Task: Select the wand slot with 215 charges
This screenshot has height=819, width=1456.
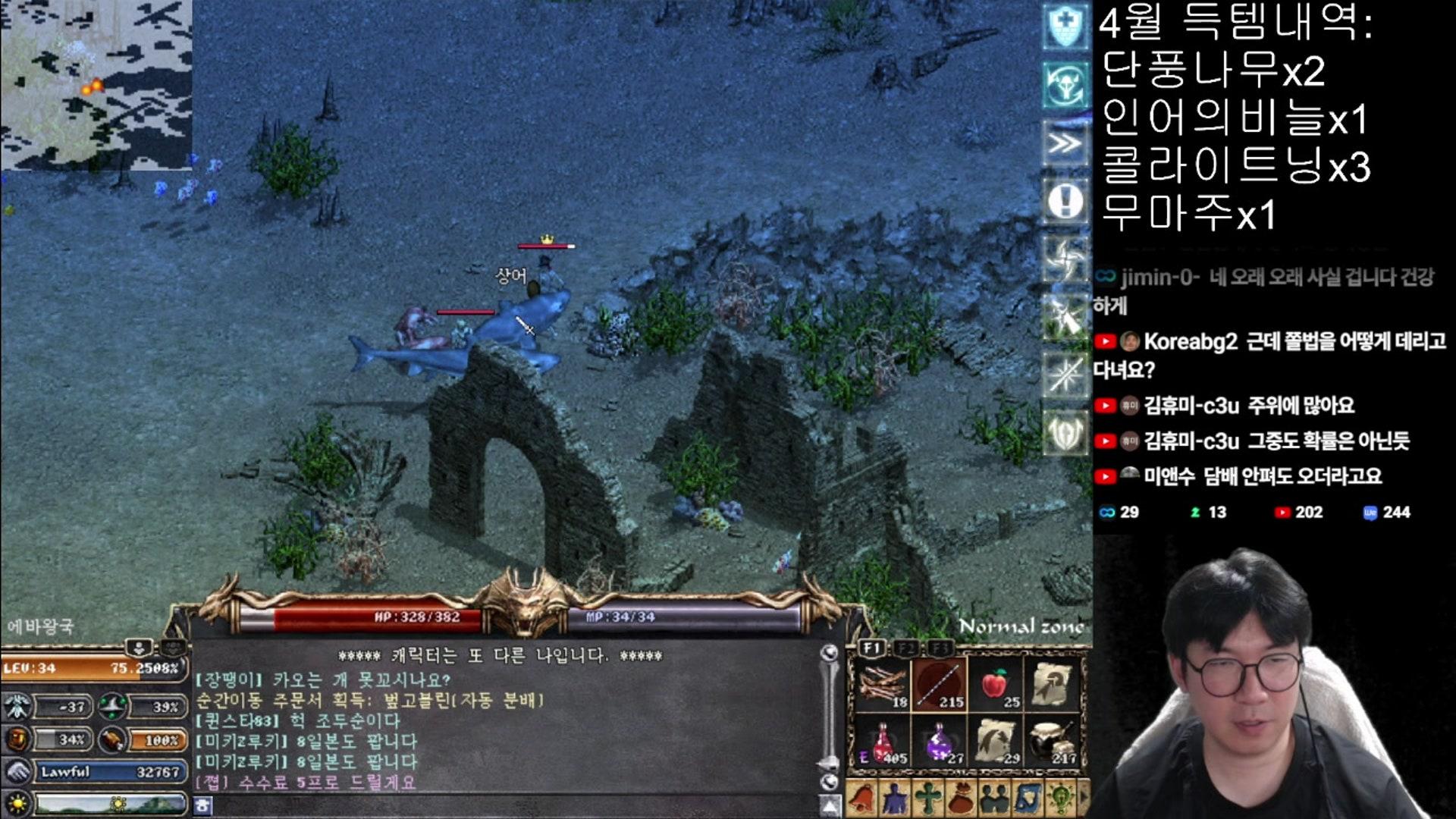Action: click(939, 685)
